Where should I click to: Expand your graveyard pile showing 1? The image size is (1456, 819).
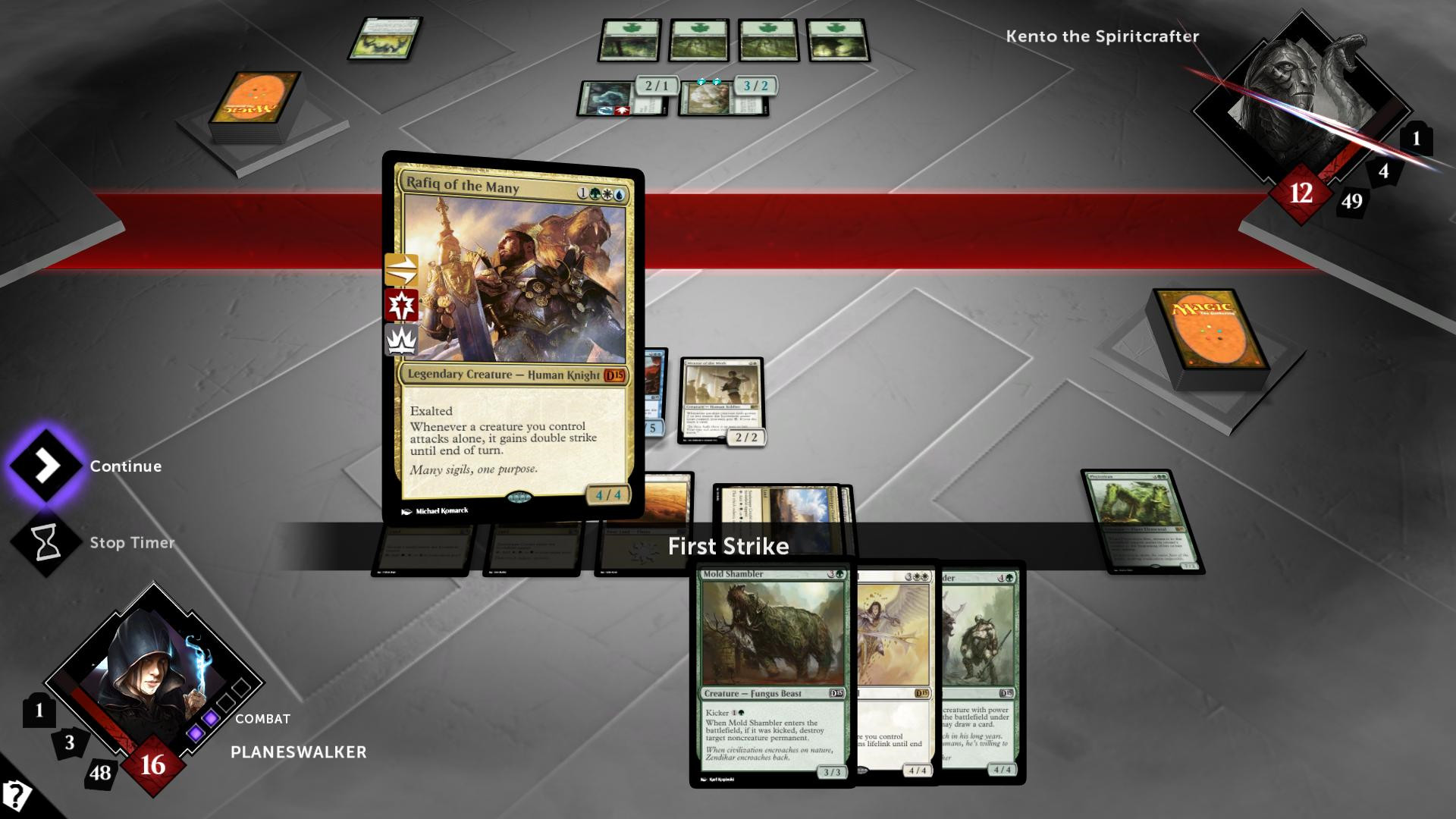coord(39,711)
